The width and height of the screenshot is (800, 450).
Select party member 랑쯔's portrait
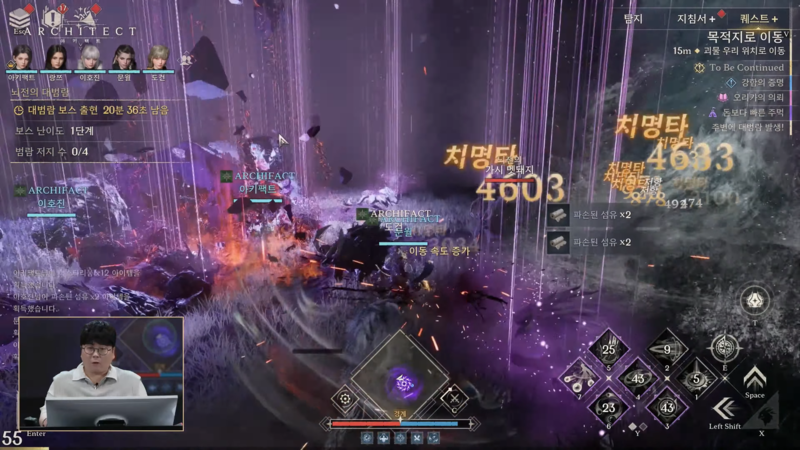[x=56, y=57]
